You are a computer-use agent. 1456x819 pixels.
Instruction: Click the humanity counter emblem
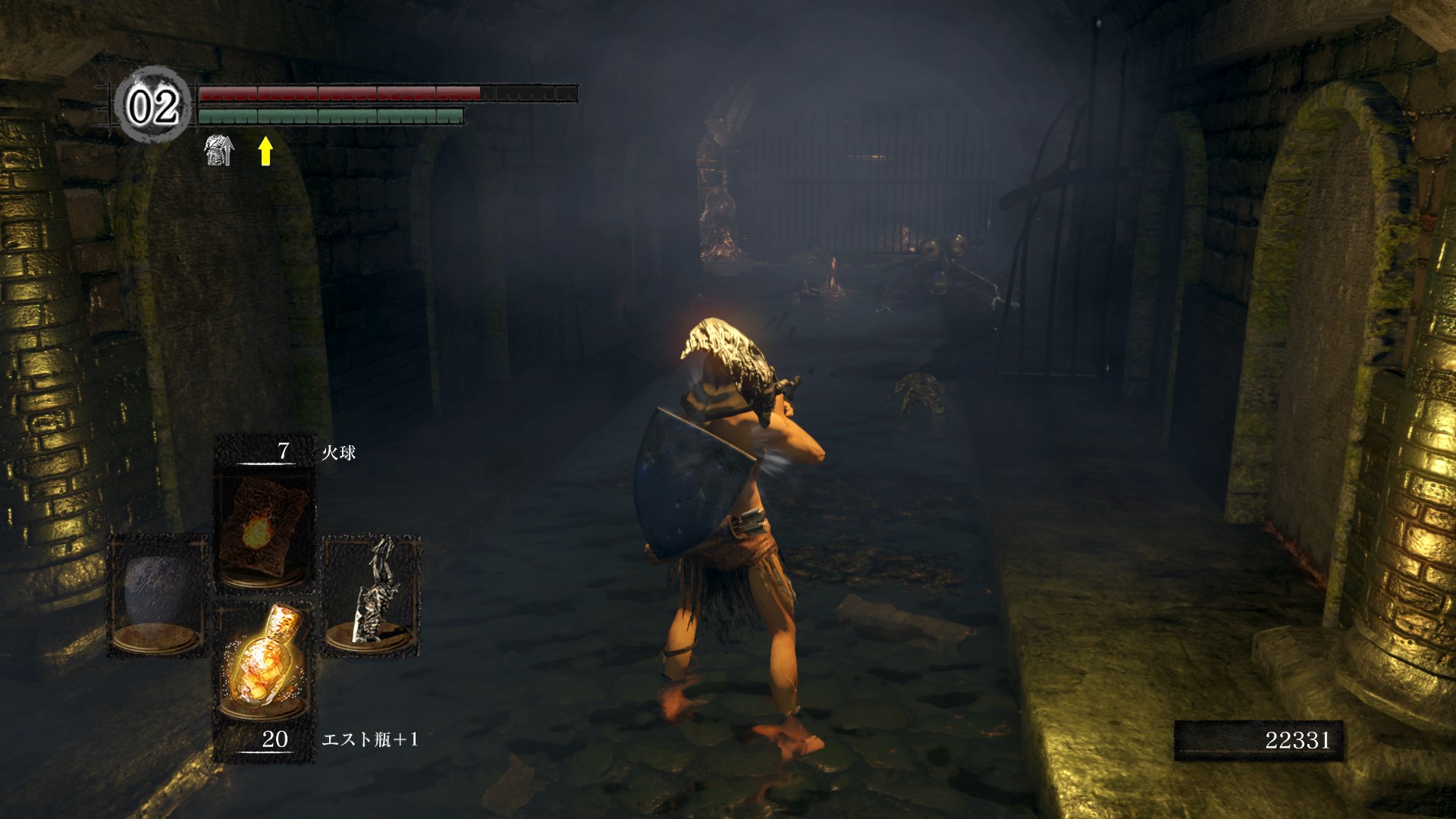point(152,105)
